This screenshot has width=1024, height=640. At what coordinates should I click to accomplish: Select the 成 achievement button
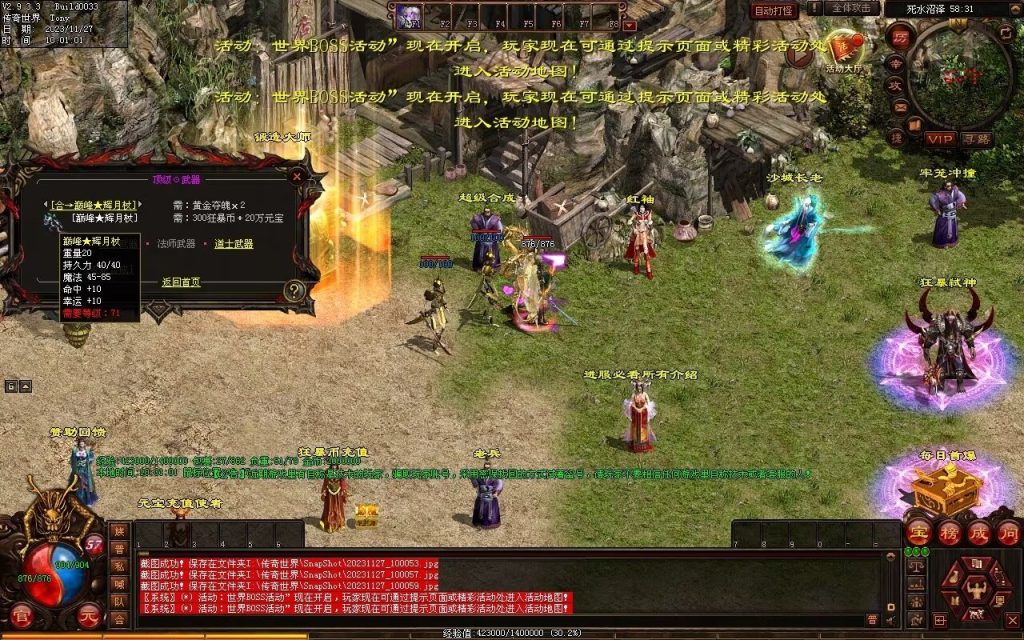click(979, 531)
